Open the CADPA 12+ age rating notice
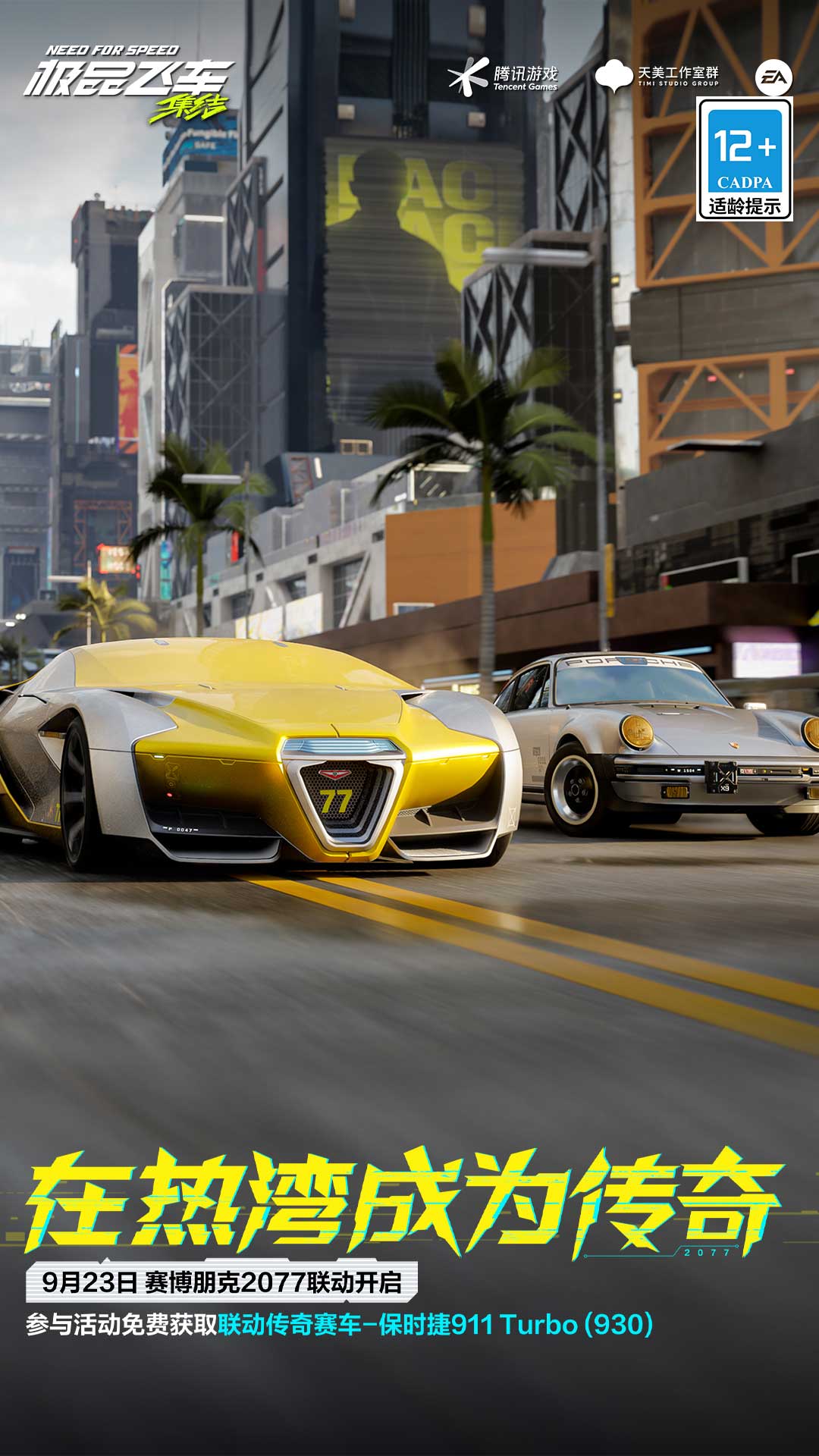 745,160
